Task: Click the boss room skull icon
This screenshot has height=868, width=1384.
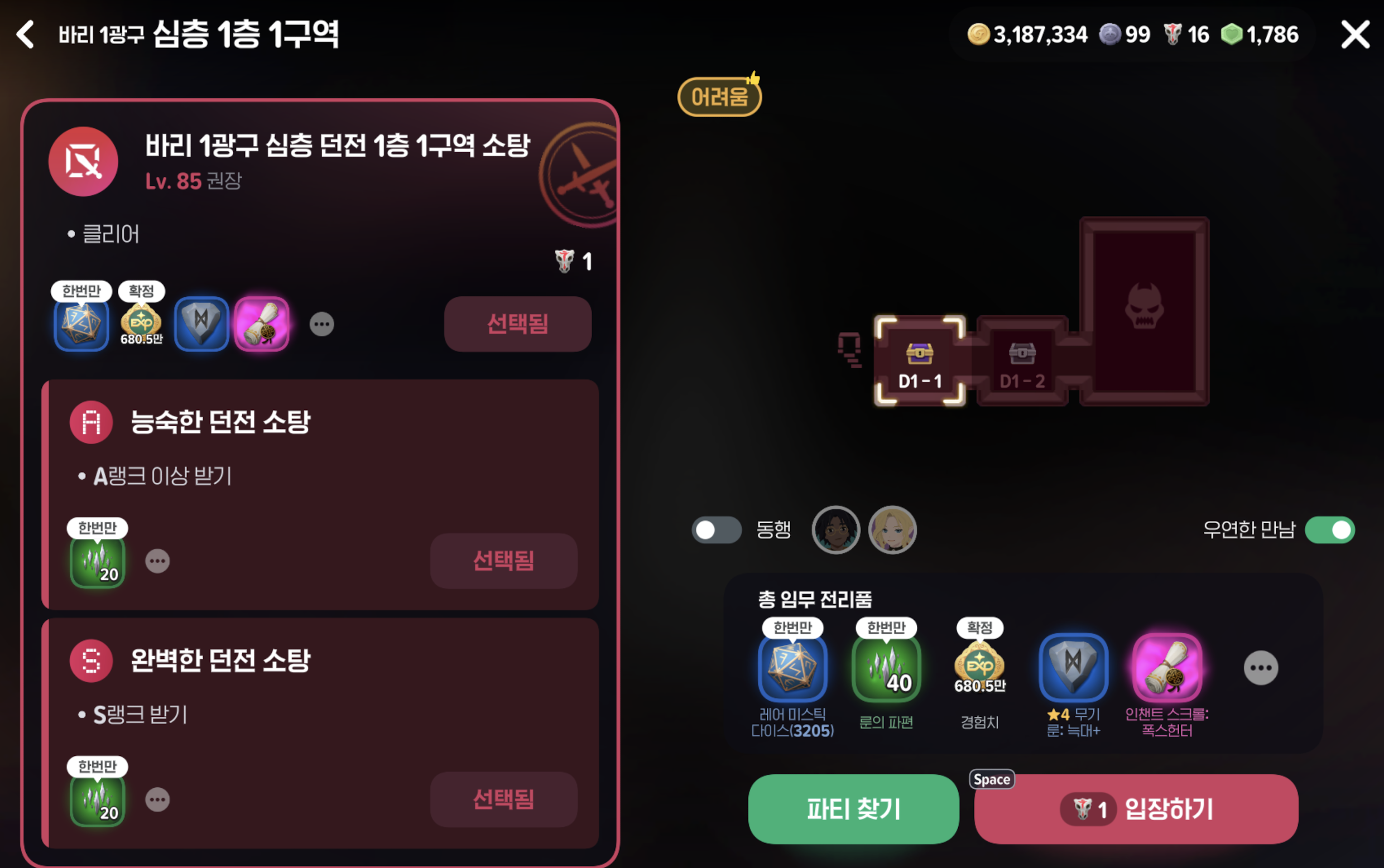Action: pyautogui.click(x=1144, y=310)
